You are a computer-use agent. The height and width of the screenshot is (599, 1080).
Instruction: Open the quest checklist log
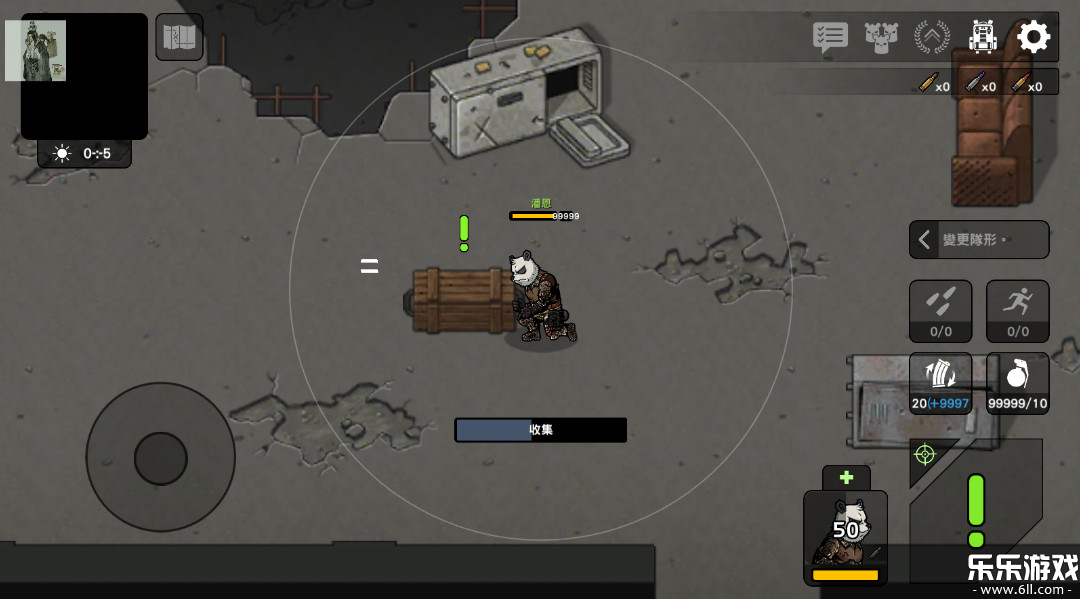830,38
